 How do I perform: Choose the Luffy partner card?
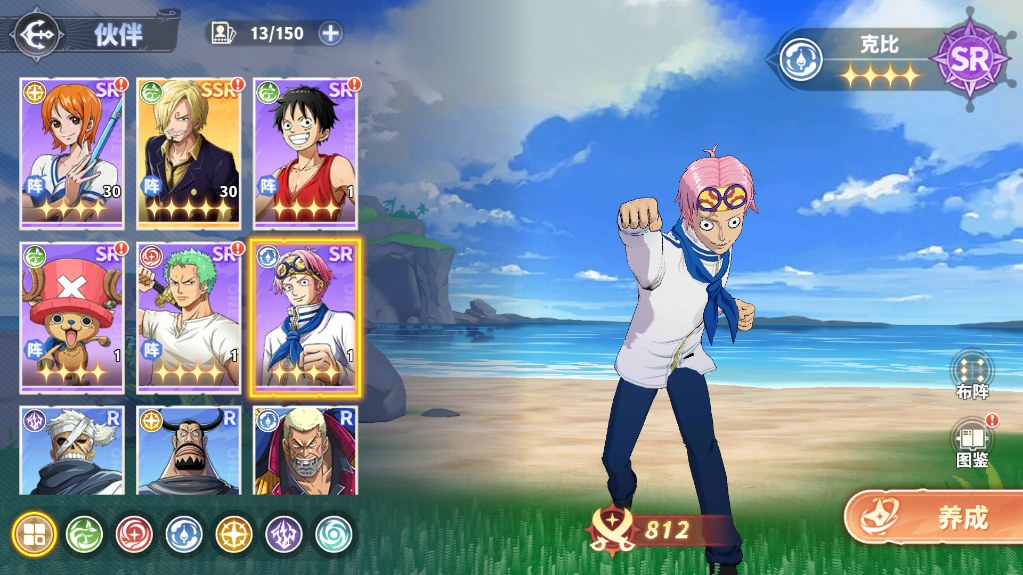(x=305, y=153)
